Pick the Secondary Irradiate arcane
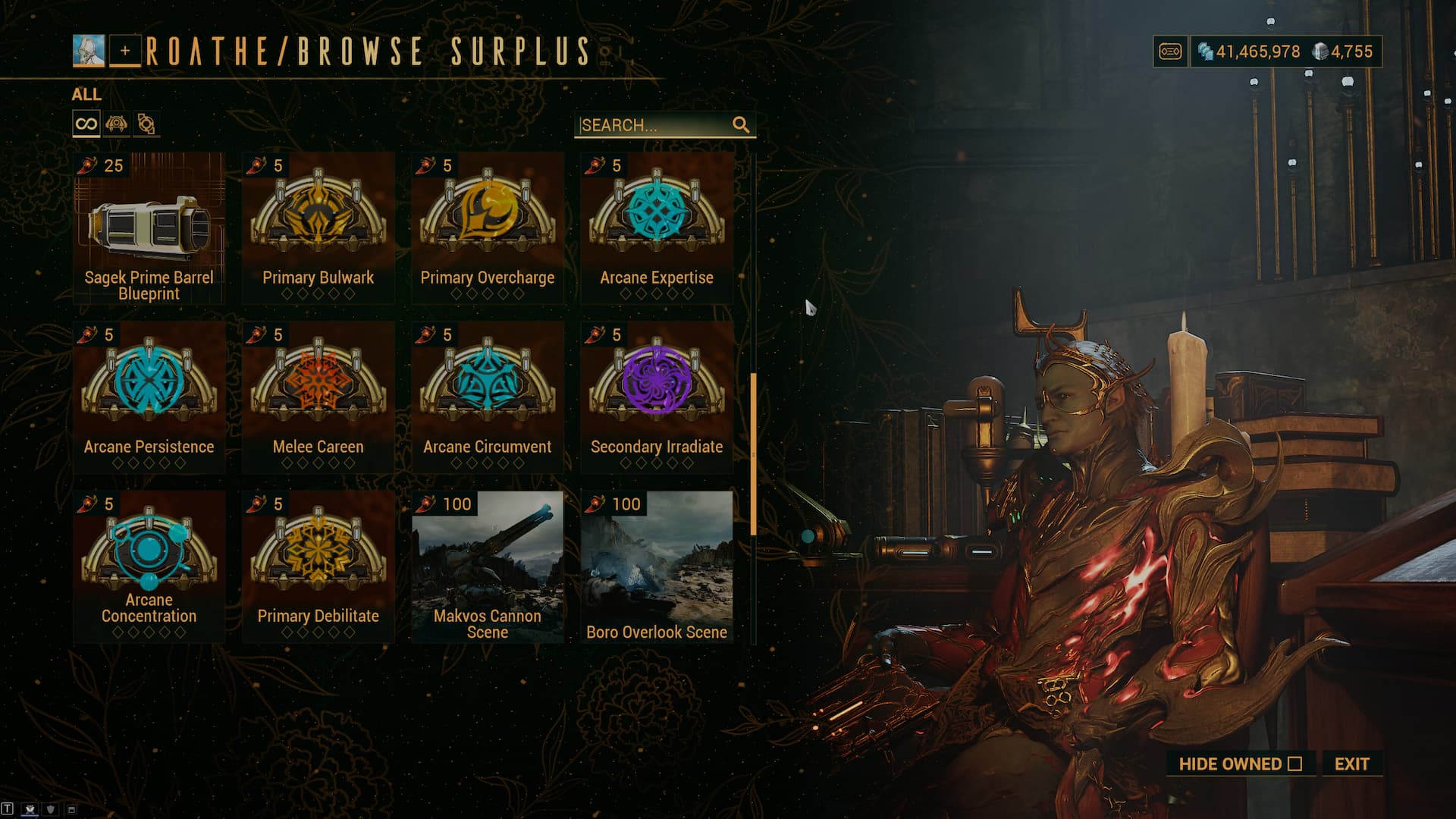Viewport: 1456px width, 819px height. [x=657, y=397]
